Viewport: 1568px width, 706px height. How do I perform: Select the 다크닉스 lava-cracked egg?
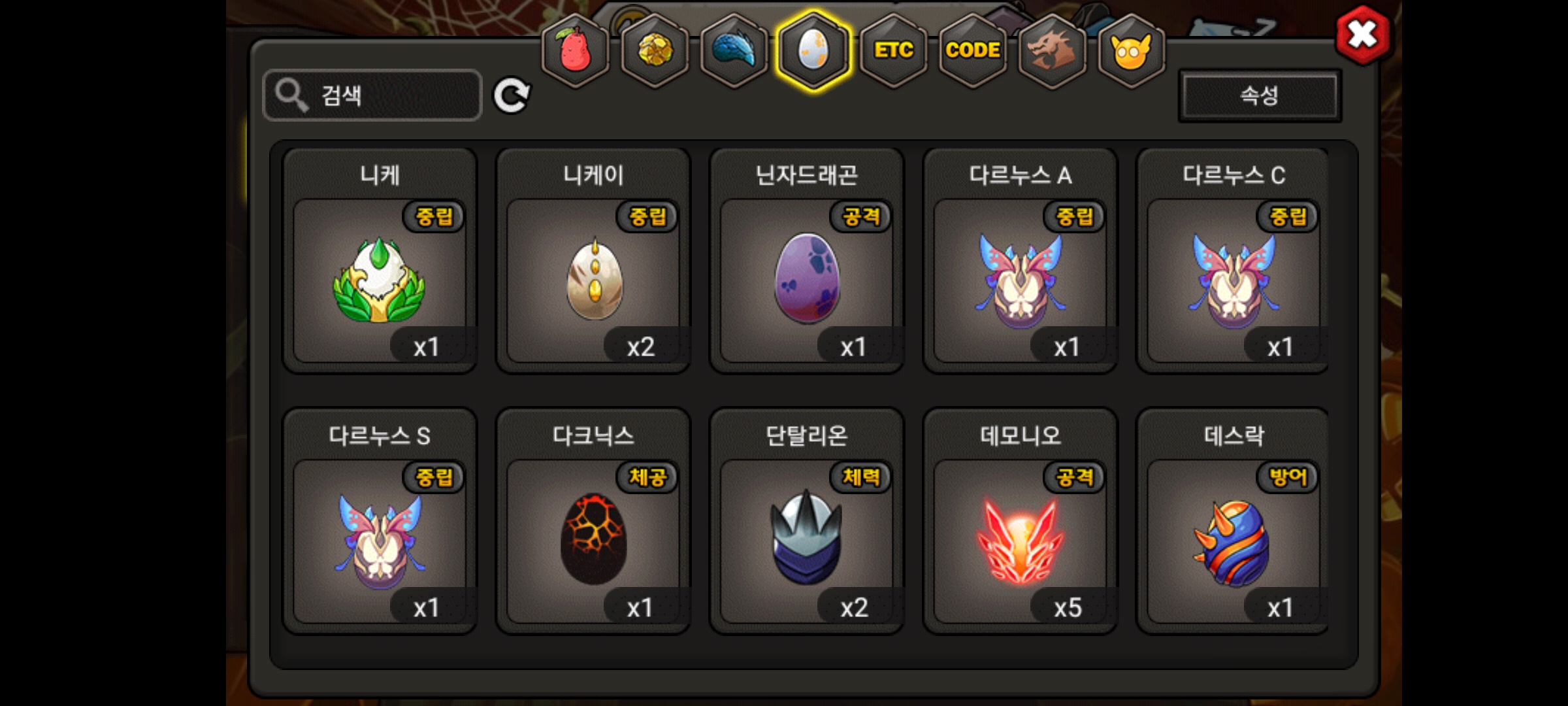[x=593, y=540]
